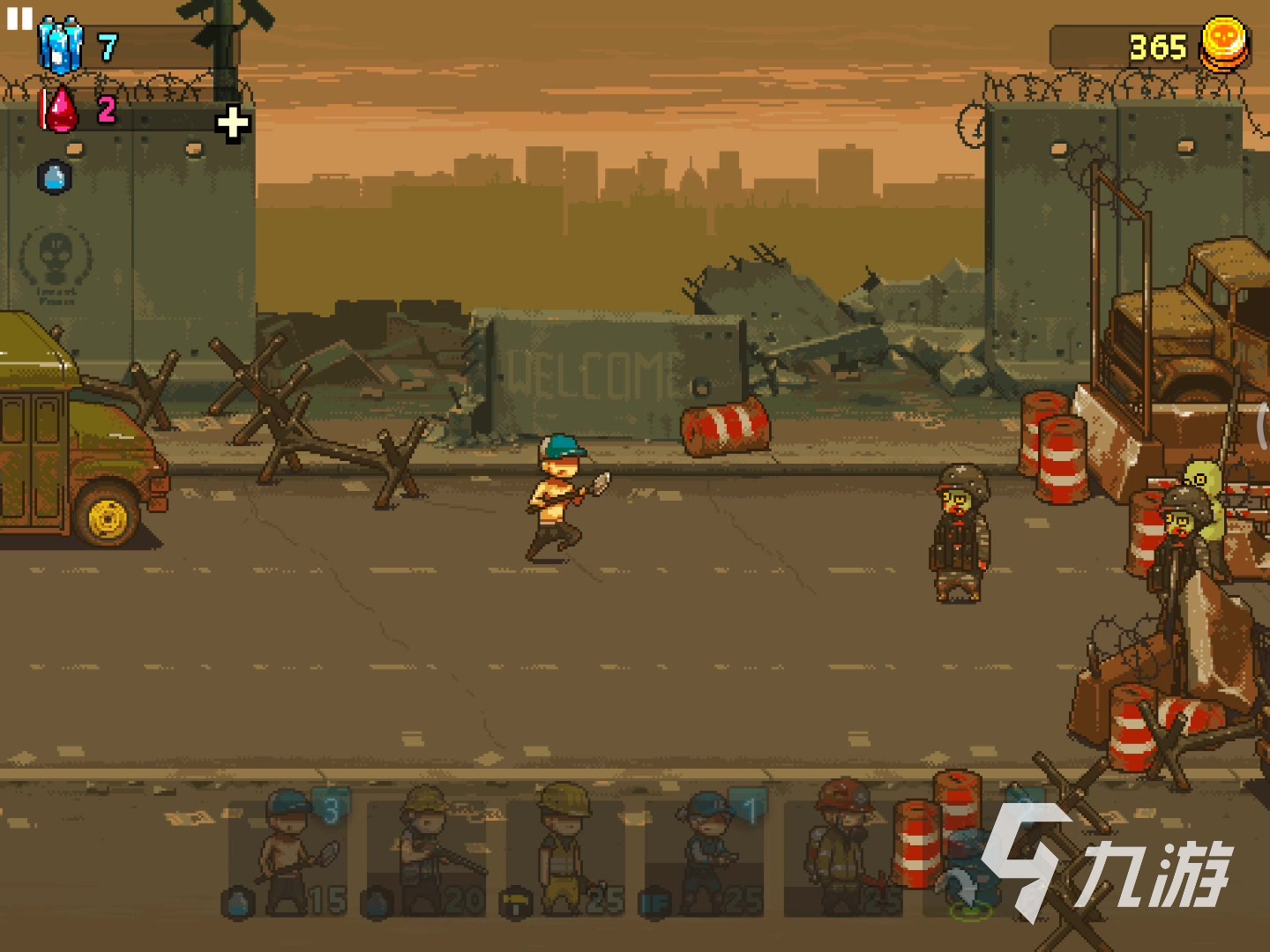This screenshot has height=952, width=1270.
Task: Tap the plus button beside rage counter
Action: pos(233,123)
